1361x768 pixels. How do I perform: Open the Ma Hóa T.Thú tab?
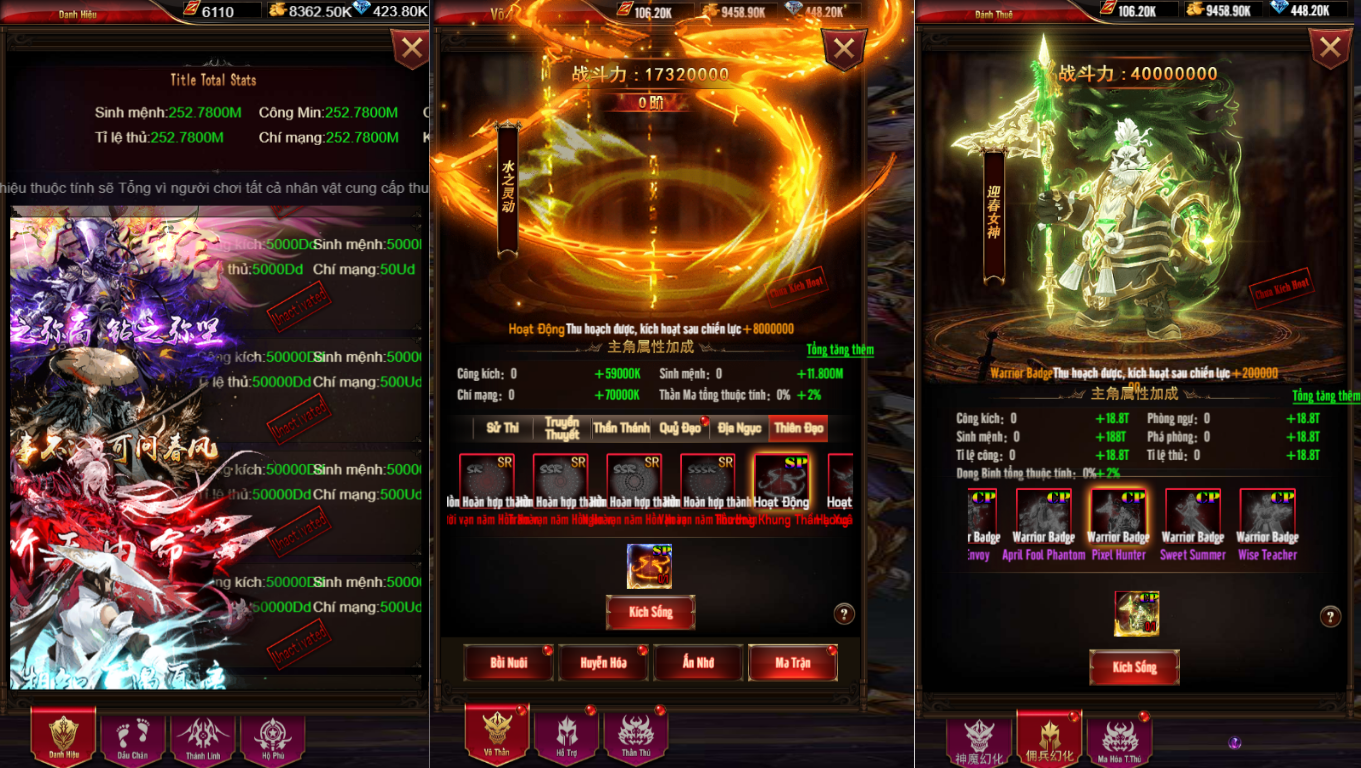click(x=1120, y=741)
